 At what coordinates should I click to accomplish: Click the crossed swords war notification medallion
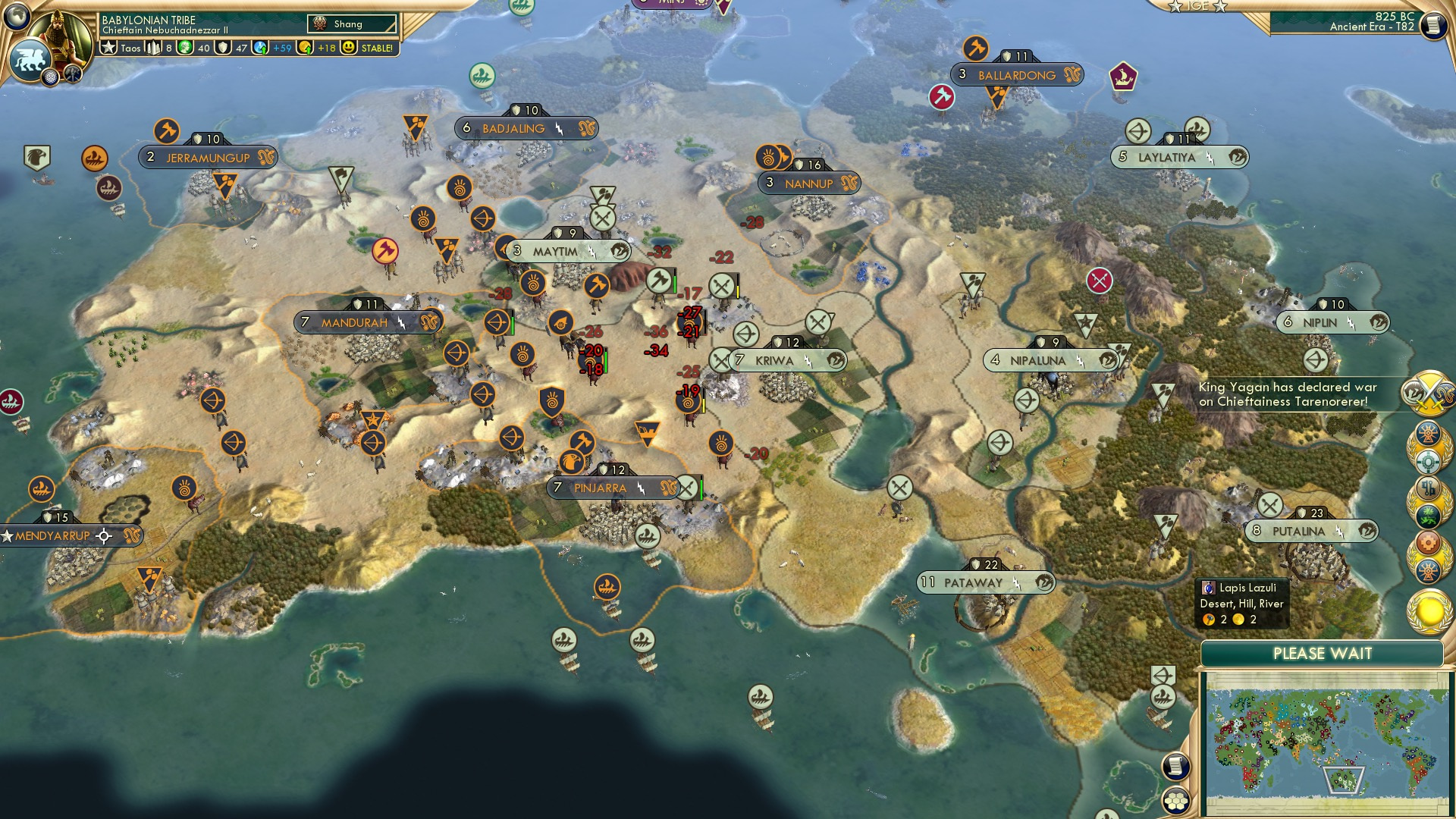pyautogui.click(x=1429, y=392)
